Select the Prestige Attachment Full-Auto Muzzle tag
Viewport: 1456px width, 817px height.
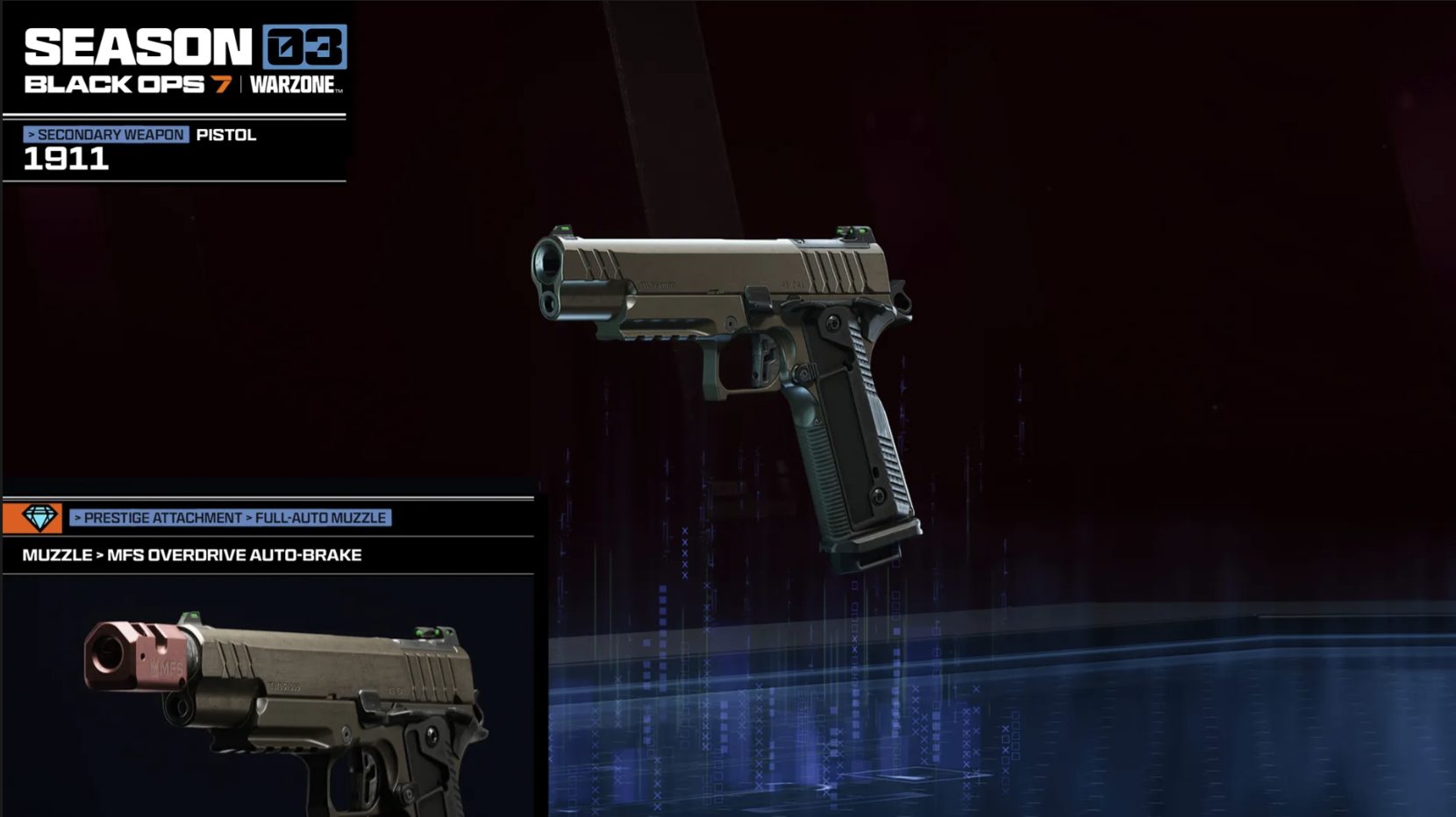[x=230, y=518]
